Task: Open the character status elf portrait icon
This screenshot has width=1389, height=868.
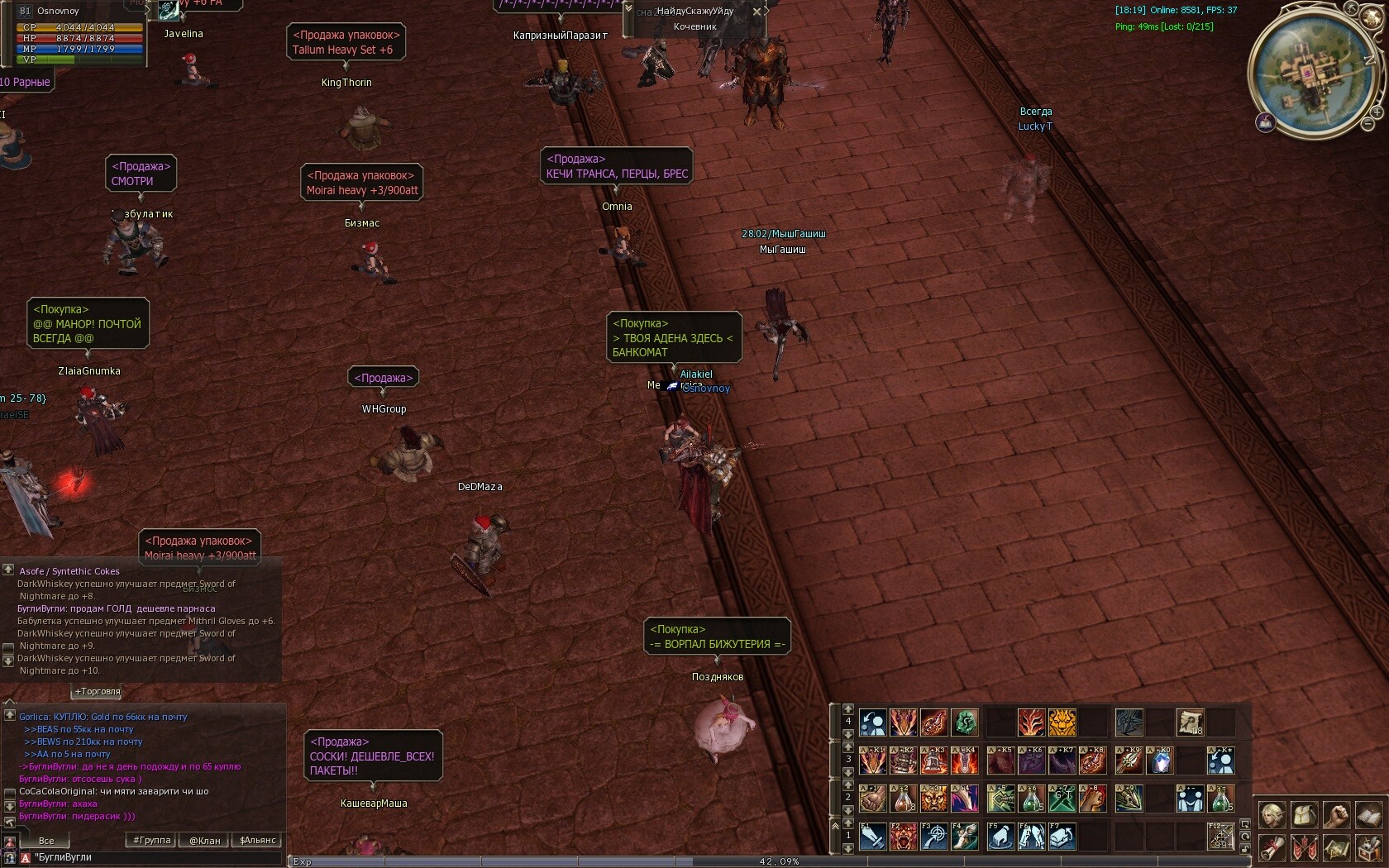Action: [1272, 816]
